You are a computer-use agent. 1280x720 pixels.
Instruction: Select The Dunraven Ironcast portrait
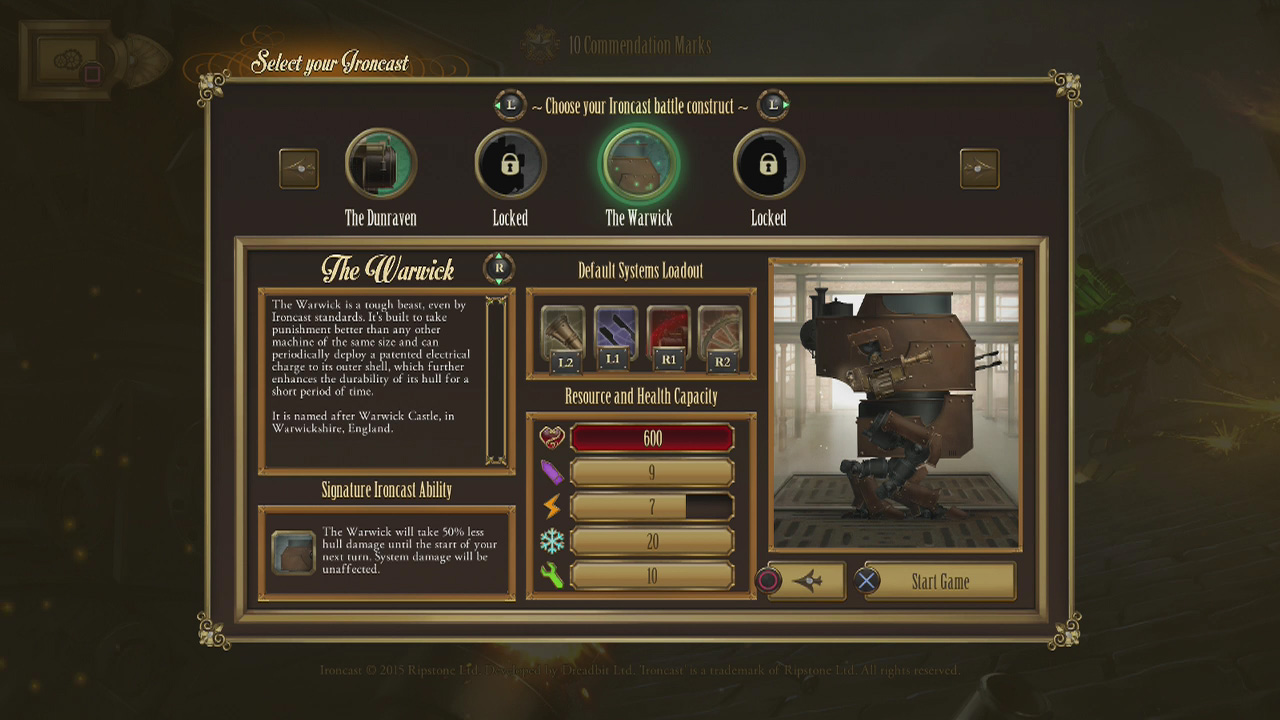coord(380,163)
